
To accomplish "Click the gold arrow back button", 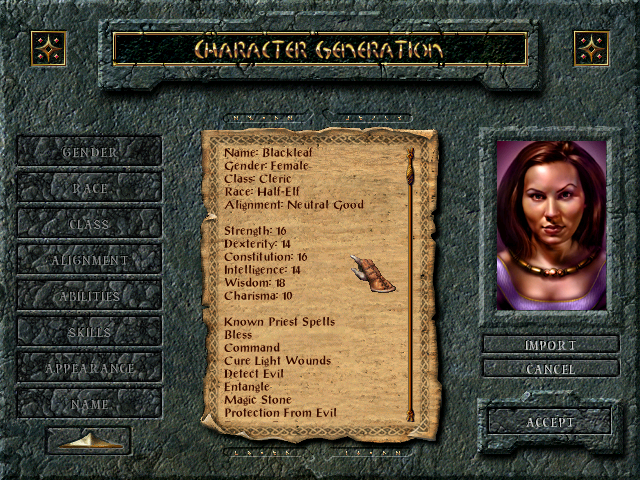I will point(89,440).
